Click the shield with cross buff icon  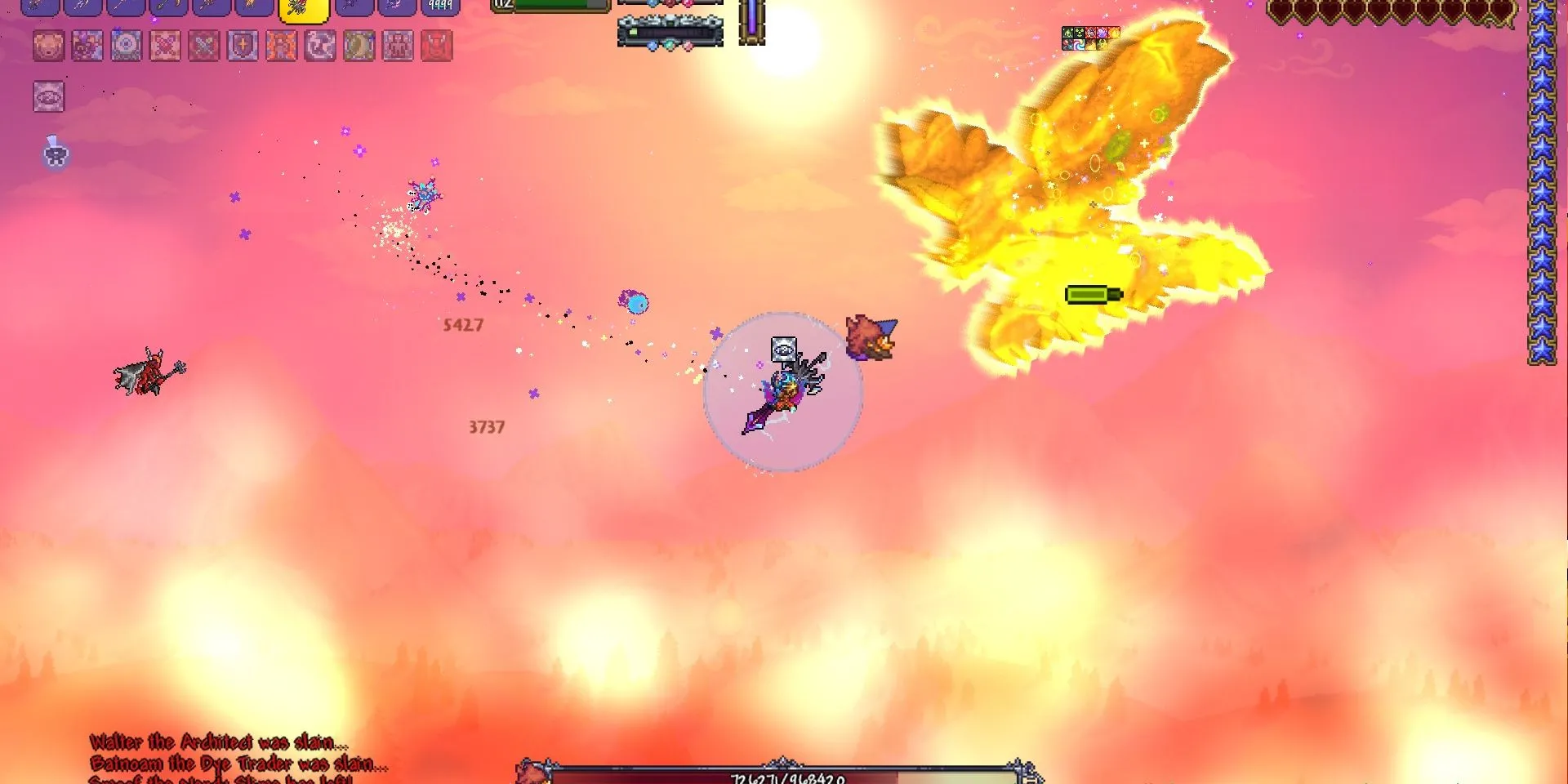[243, 46]
